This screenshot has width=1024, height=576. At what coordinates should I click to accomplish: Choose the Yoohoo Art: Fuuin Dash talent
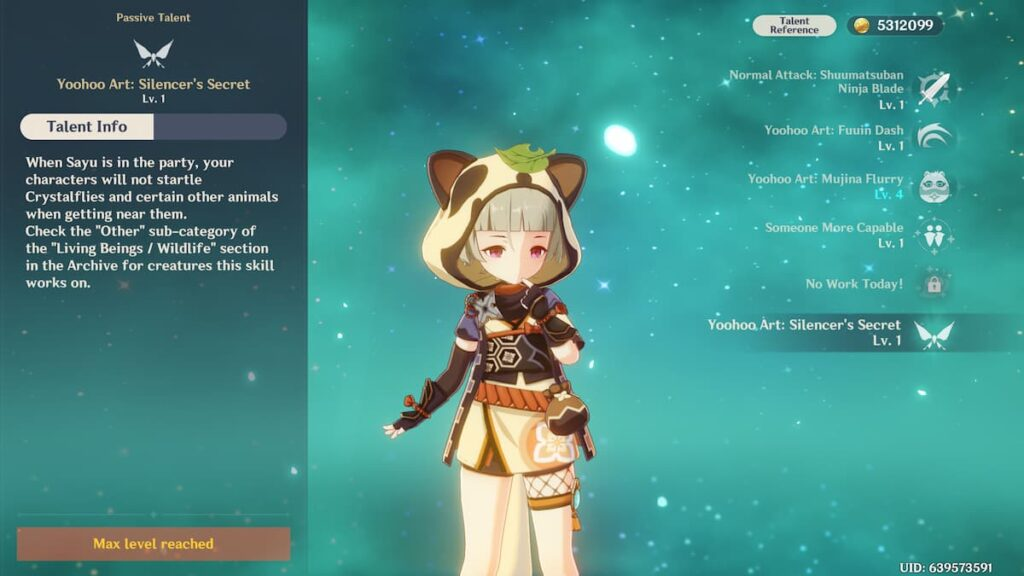935,137
